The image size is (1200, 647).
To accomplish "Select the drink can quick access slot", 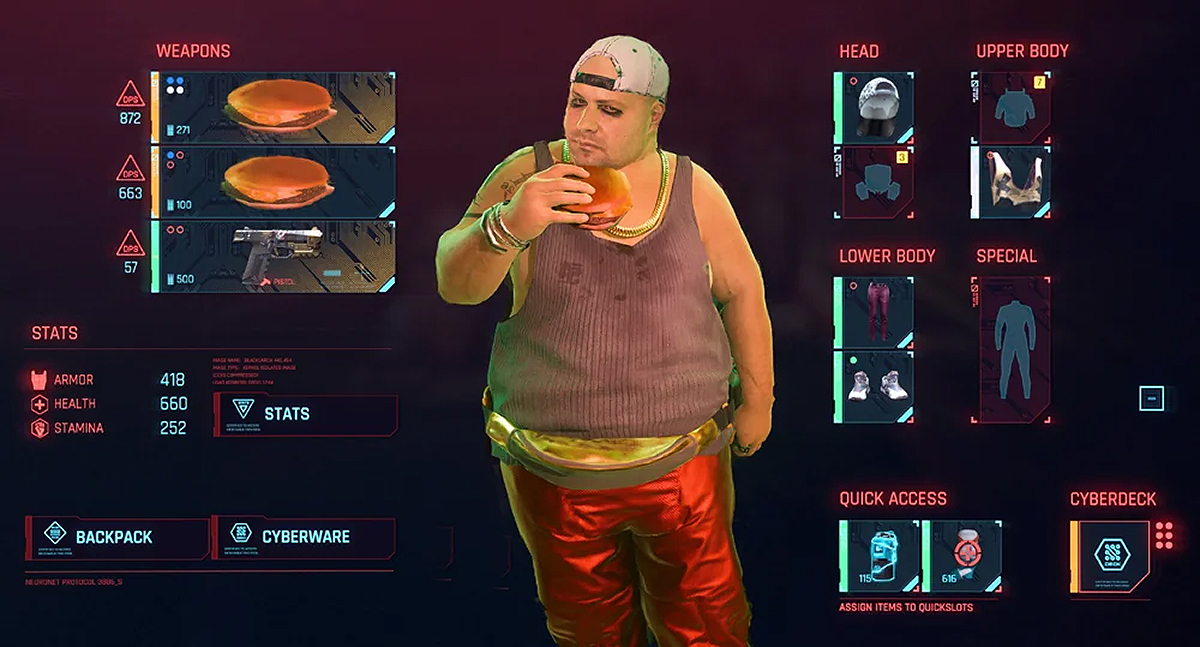I will click(880, 556).
